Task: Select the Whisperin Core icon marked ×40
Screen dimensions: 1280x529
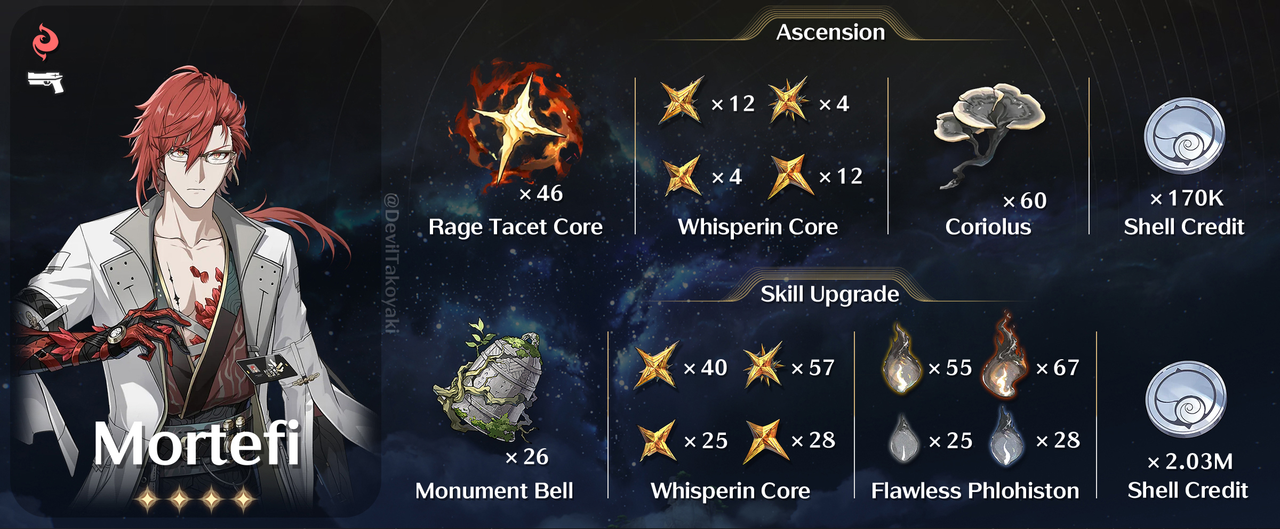Action: tap(656, 368)
